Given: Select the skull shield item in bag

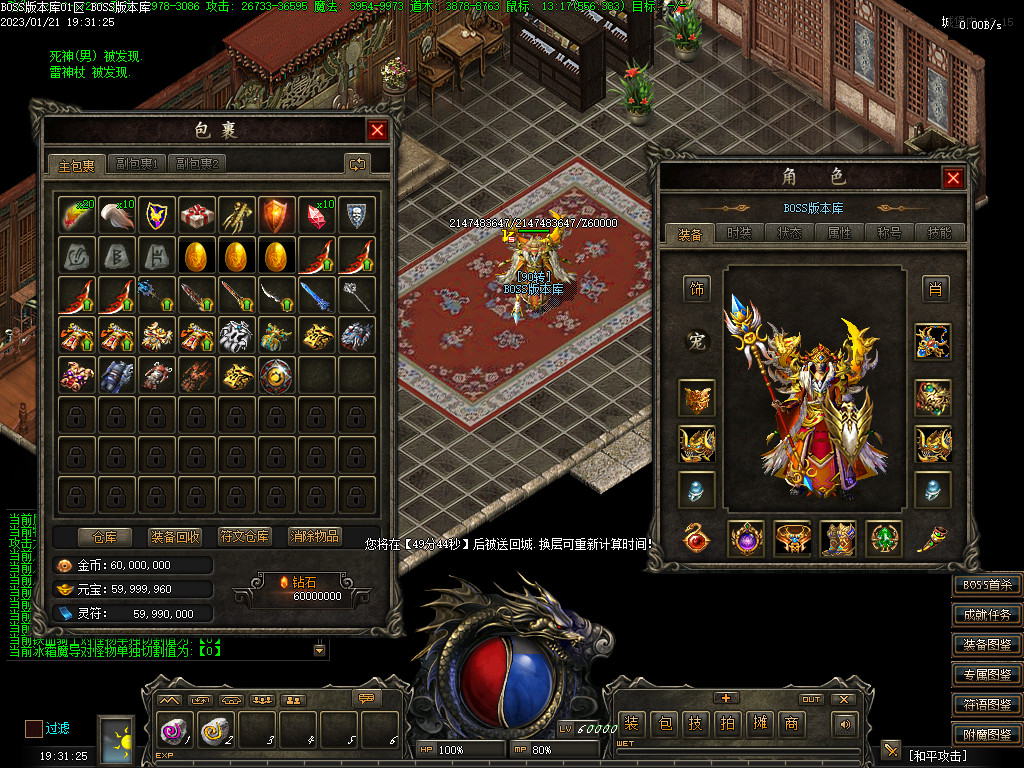Looking at the screenshot, I should point(357,215).
